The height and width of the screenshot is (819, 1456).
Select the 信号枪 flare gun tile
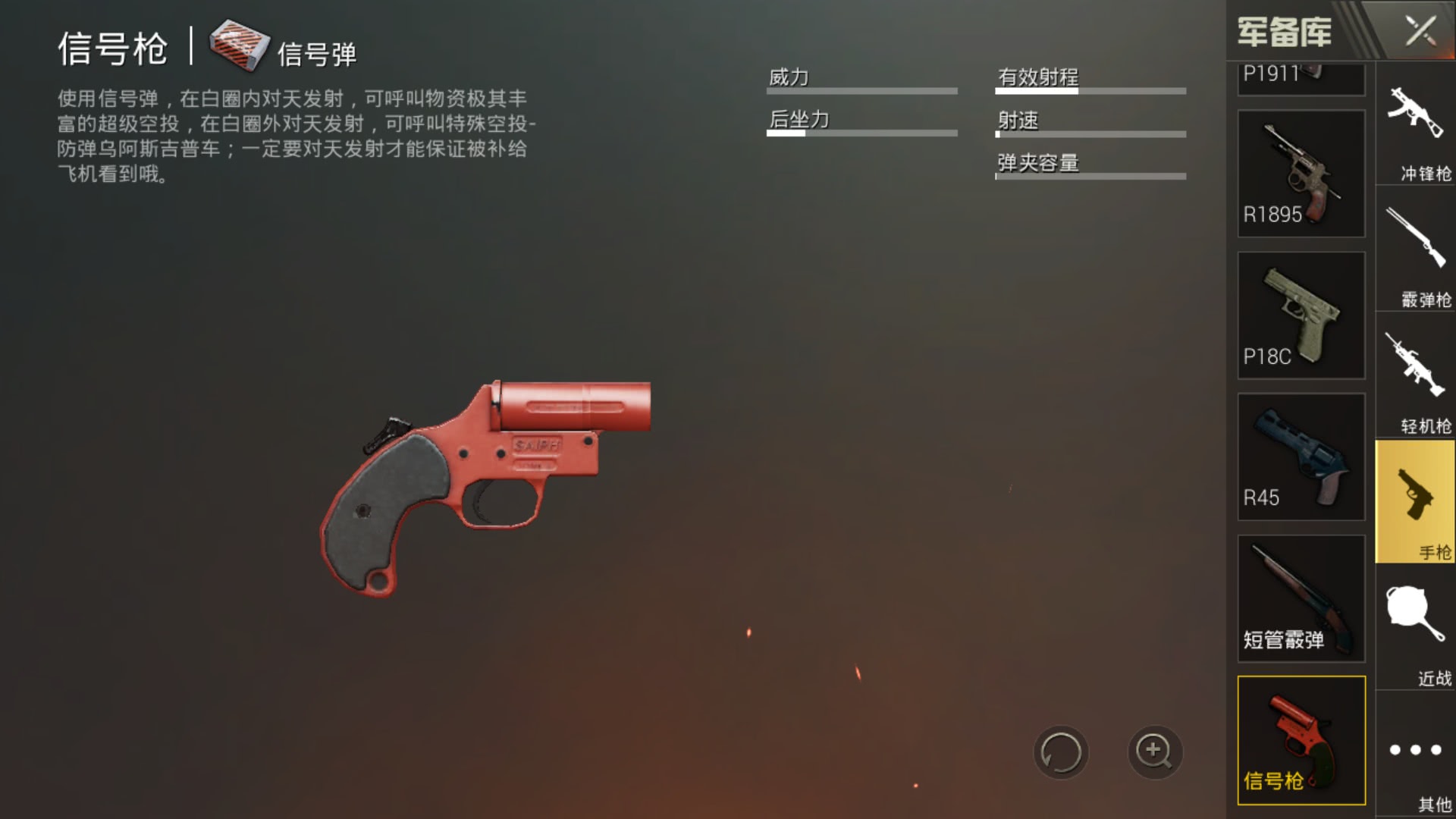[1301, 740]
